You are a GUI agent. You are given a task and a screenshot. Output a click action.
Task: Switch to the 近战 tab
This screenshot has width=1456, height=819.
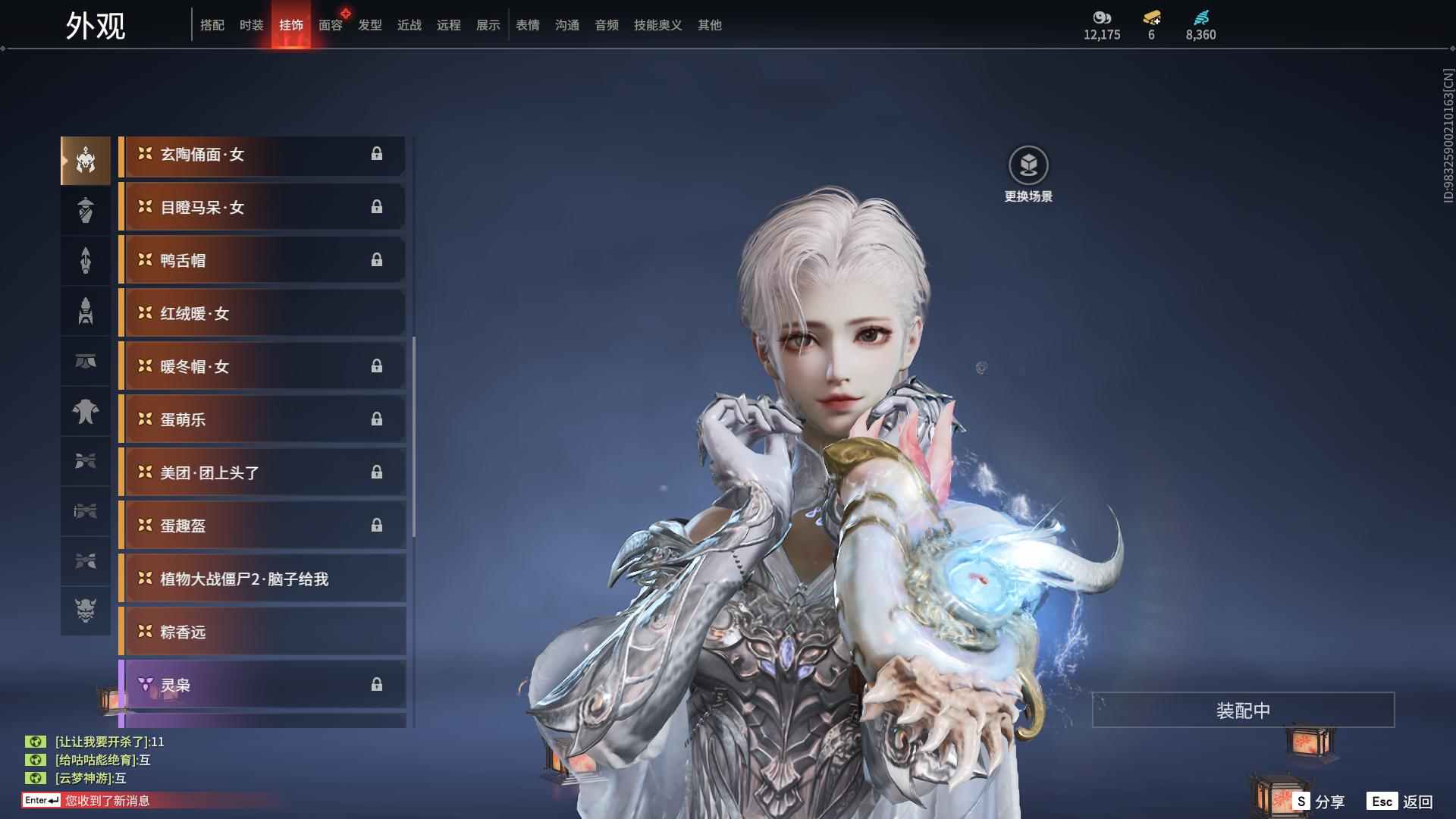(409, 25)
